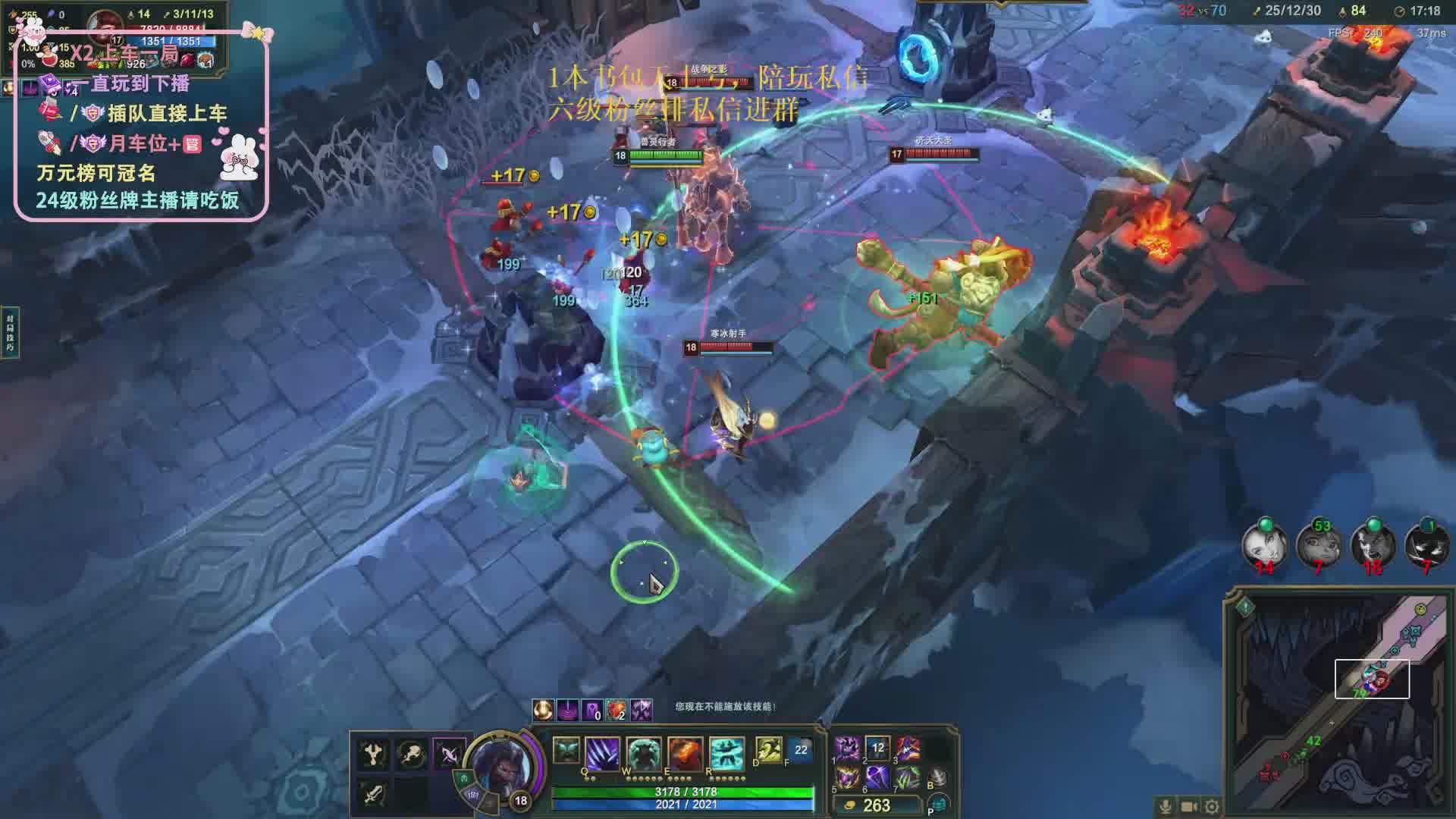Use the E molten rock ability

[x=685, y=755]
